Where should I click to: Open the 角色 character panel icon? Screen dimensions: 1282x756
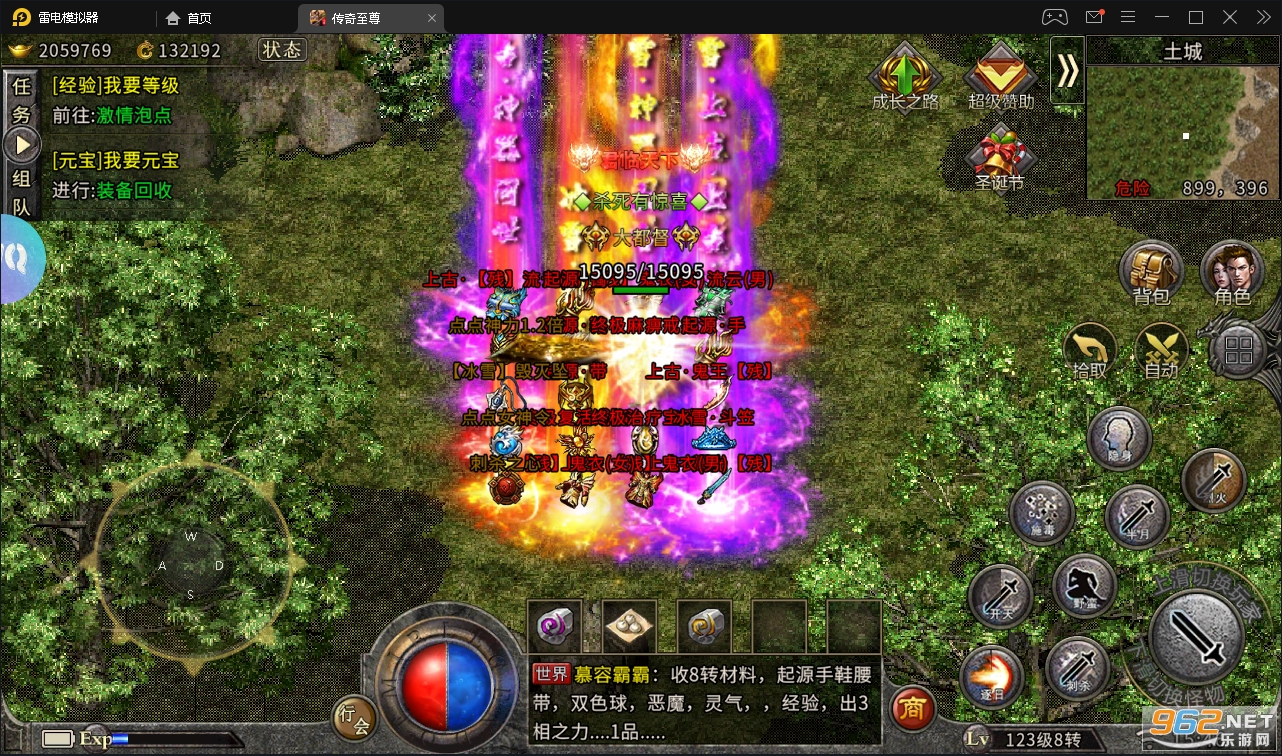point(1232,270)
